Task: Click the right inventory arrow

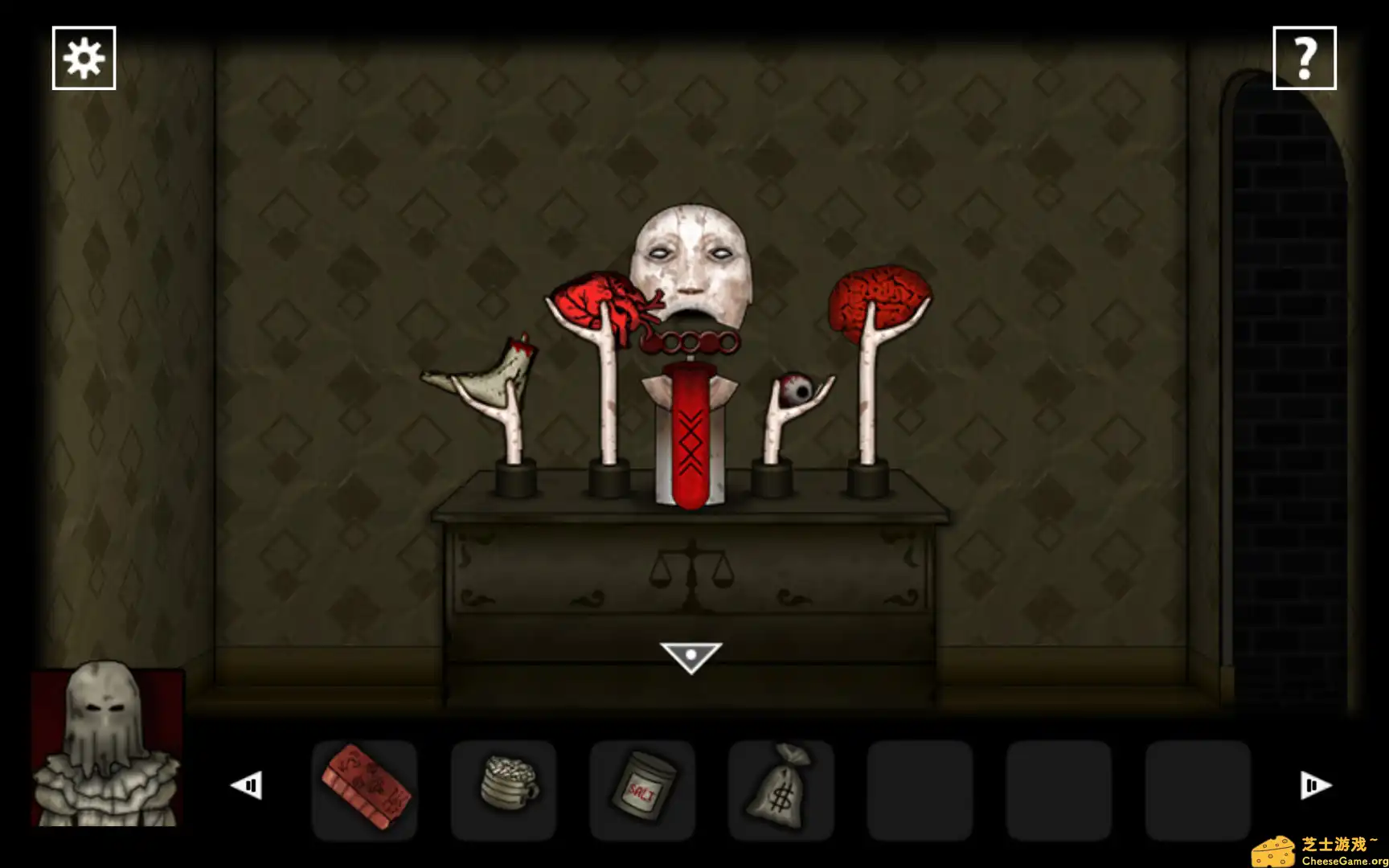Action: pyautogui.click(x=1313, y=786)
